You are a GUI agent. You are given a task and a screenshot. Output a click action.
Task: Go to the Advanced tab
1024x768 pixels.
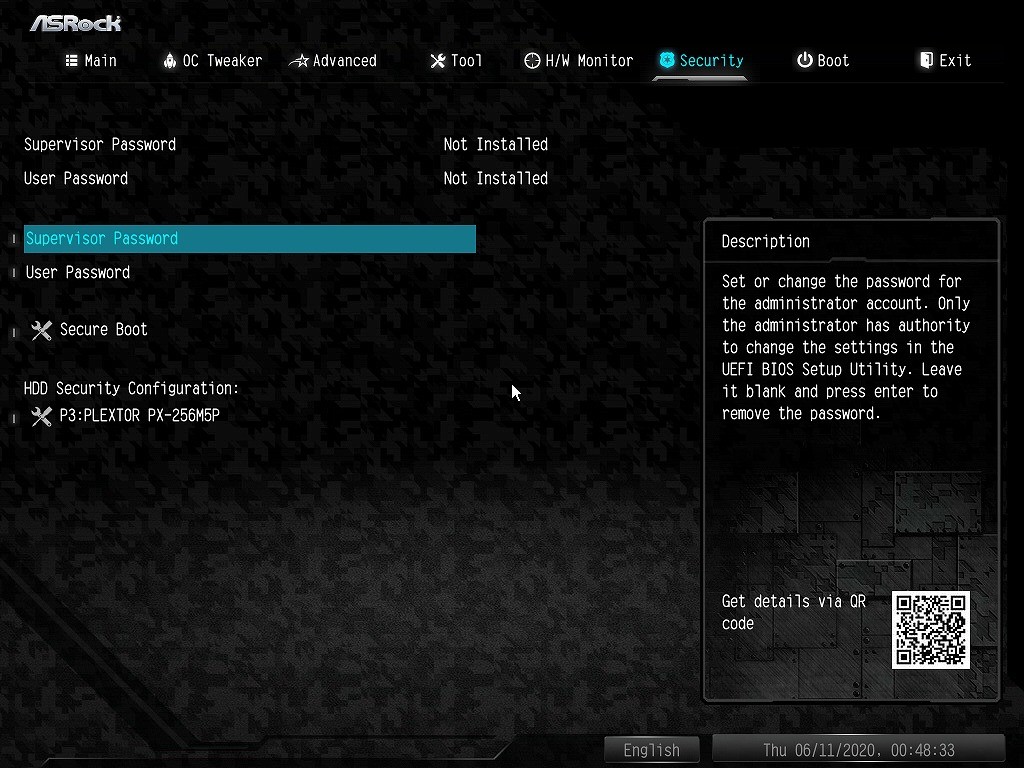[x=333, y=61]
